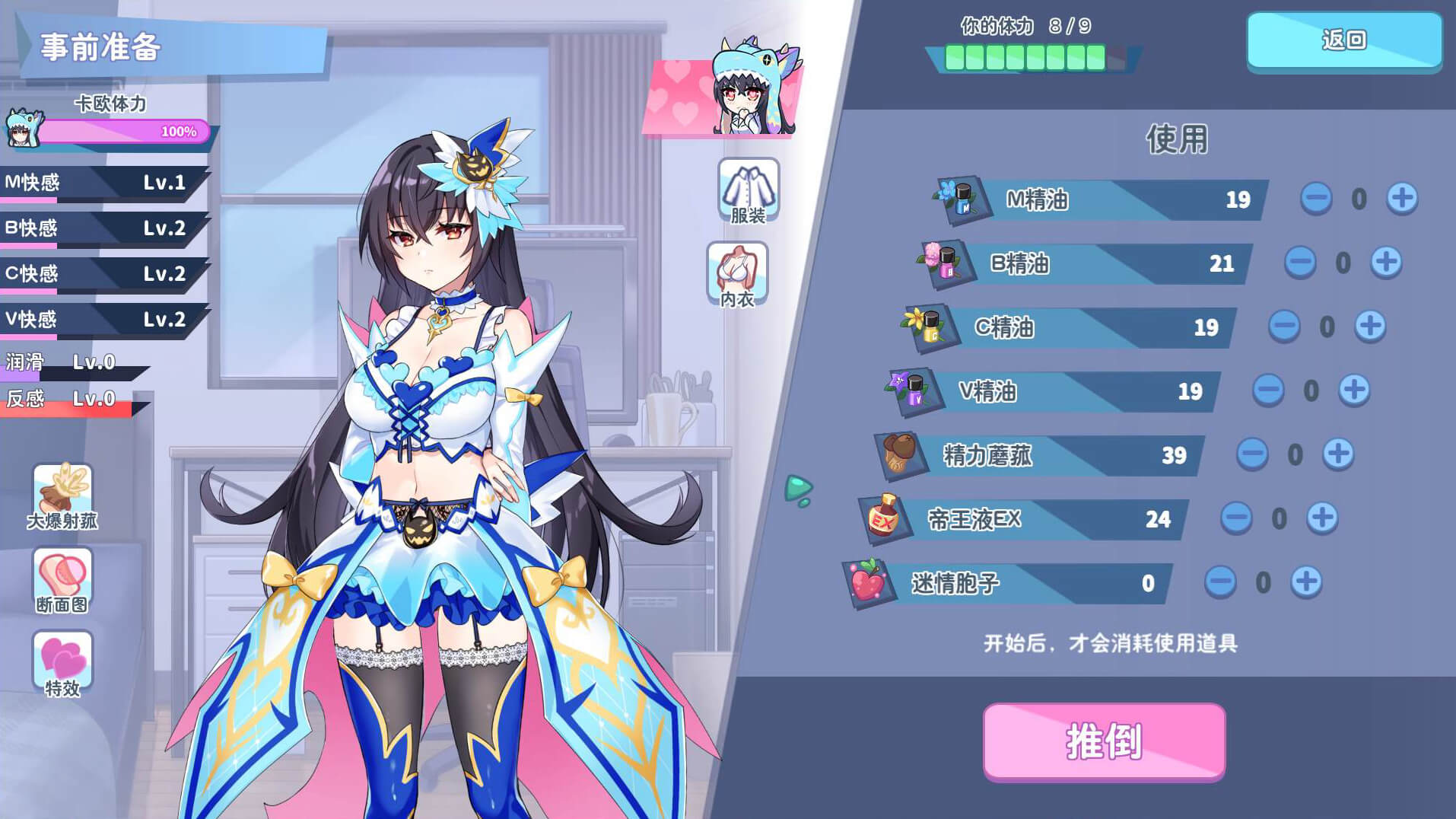The image size is (1456, 819).
Task: Toggle the 特效 hearts effect
Action: (x=62, y=664)
